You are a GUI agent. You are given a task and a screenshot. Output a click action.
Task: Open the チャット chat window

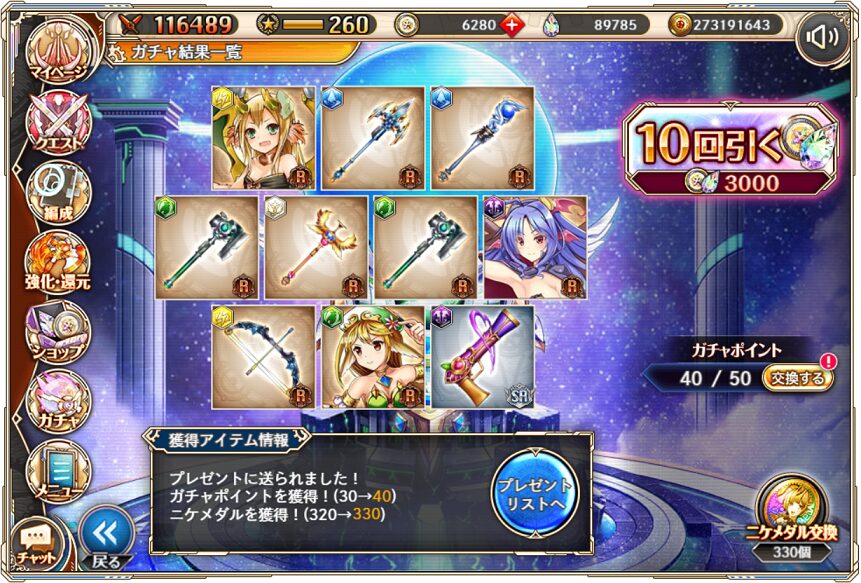pyautogui.click(x=37, y=543)
